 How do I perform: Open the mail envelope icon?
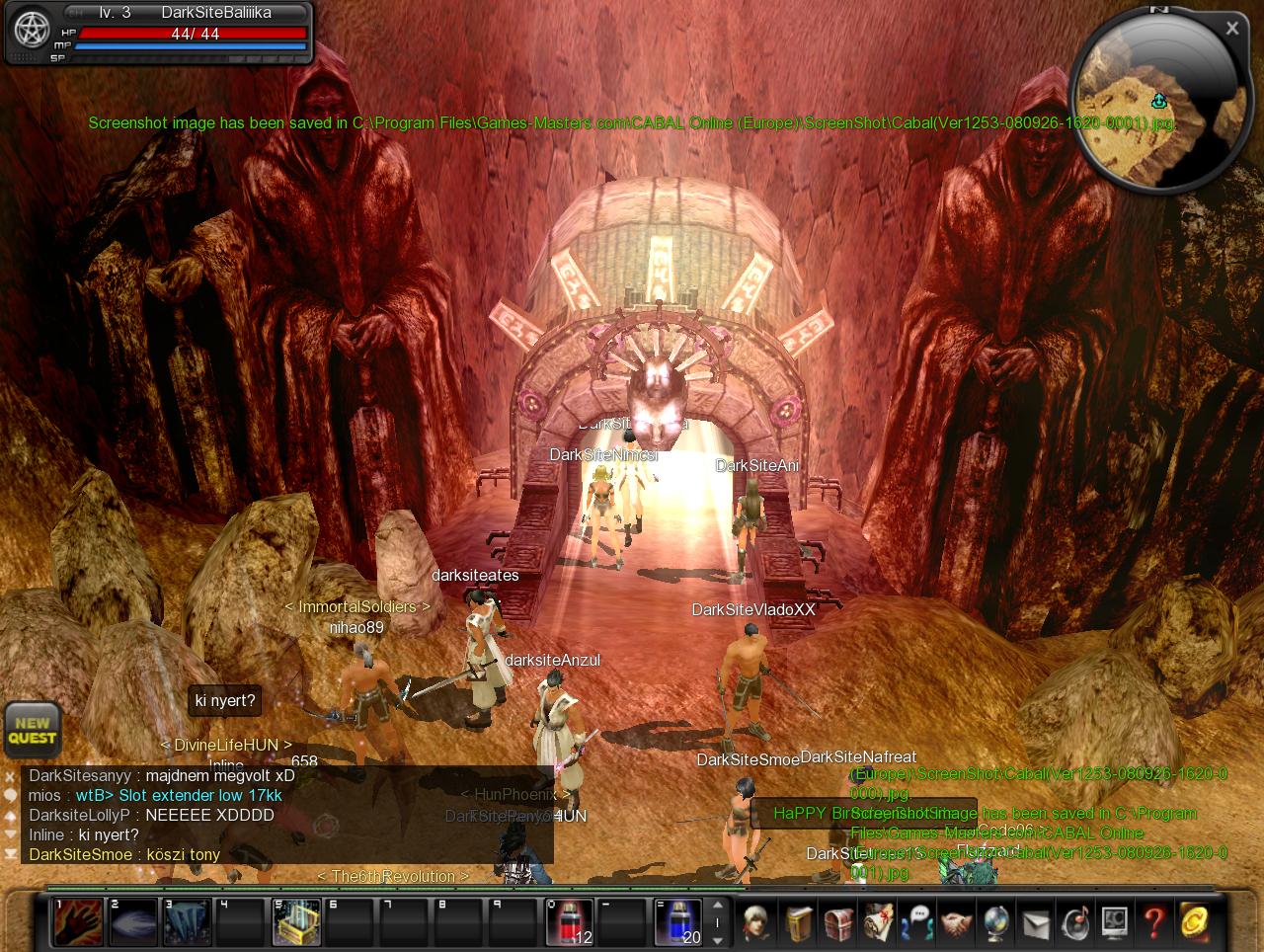tap(1035, 922)
